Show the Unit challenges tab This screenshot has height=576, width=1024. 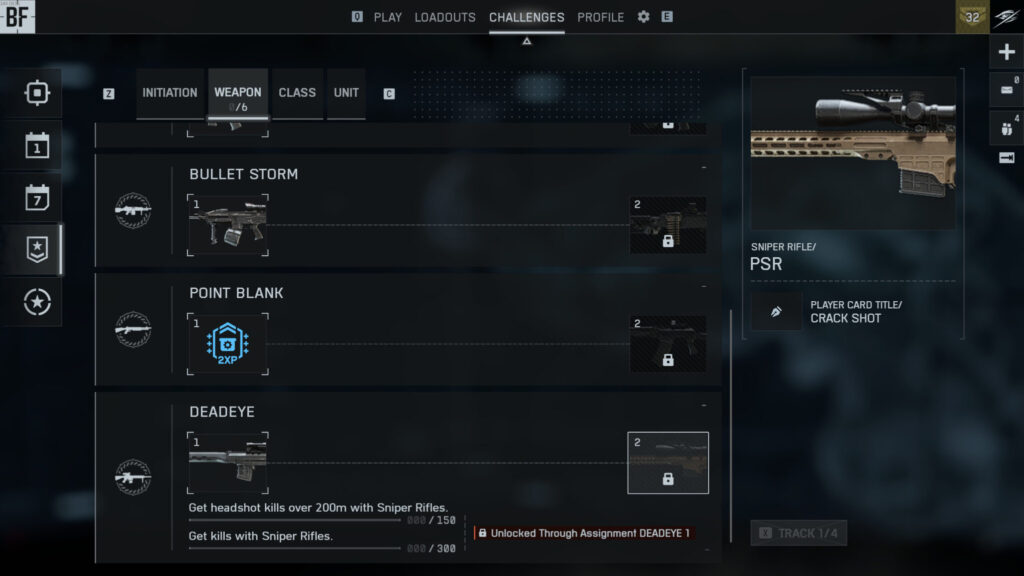[346, 93]
